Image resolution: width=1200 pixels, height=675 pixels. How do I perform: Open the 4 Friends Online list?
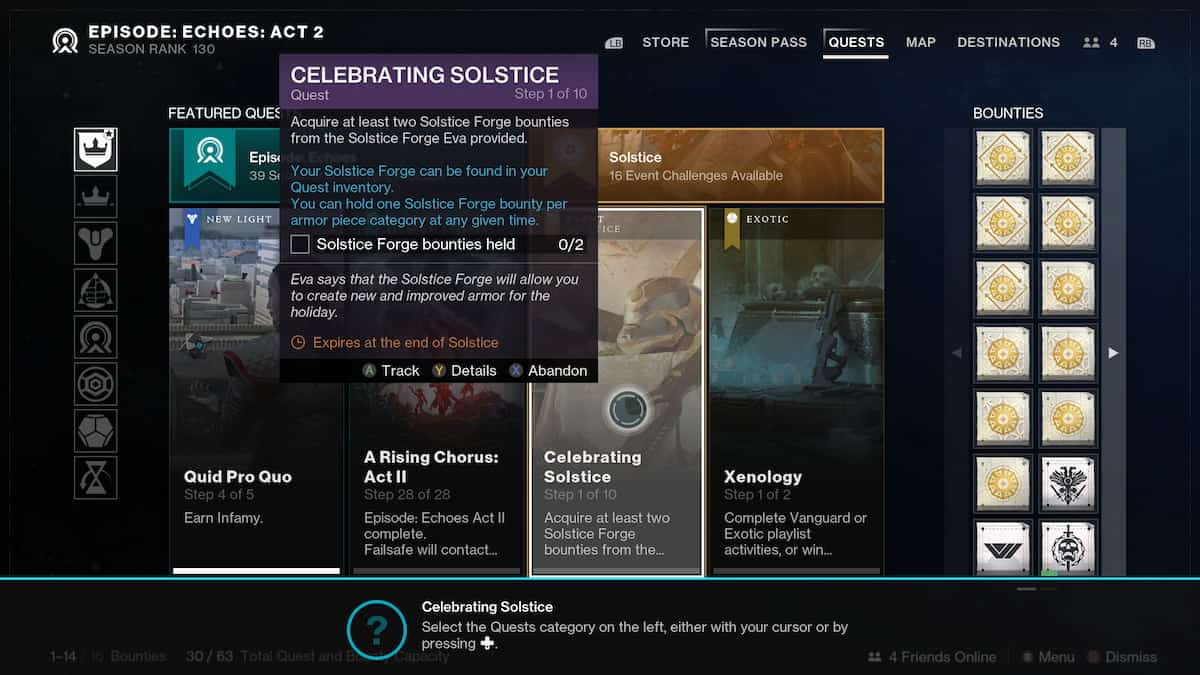click(933, 657)
